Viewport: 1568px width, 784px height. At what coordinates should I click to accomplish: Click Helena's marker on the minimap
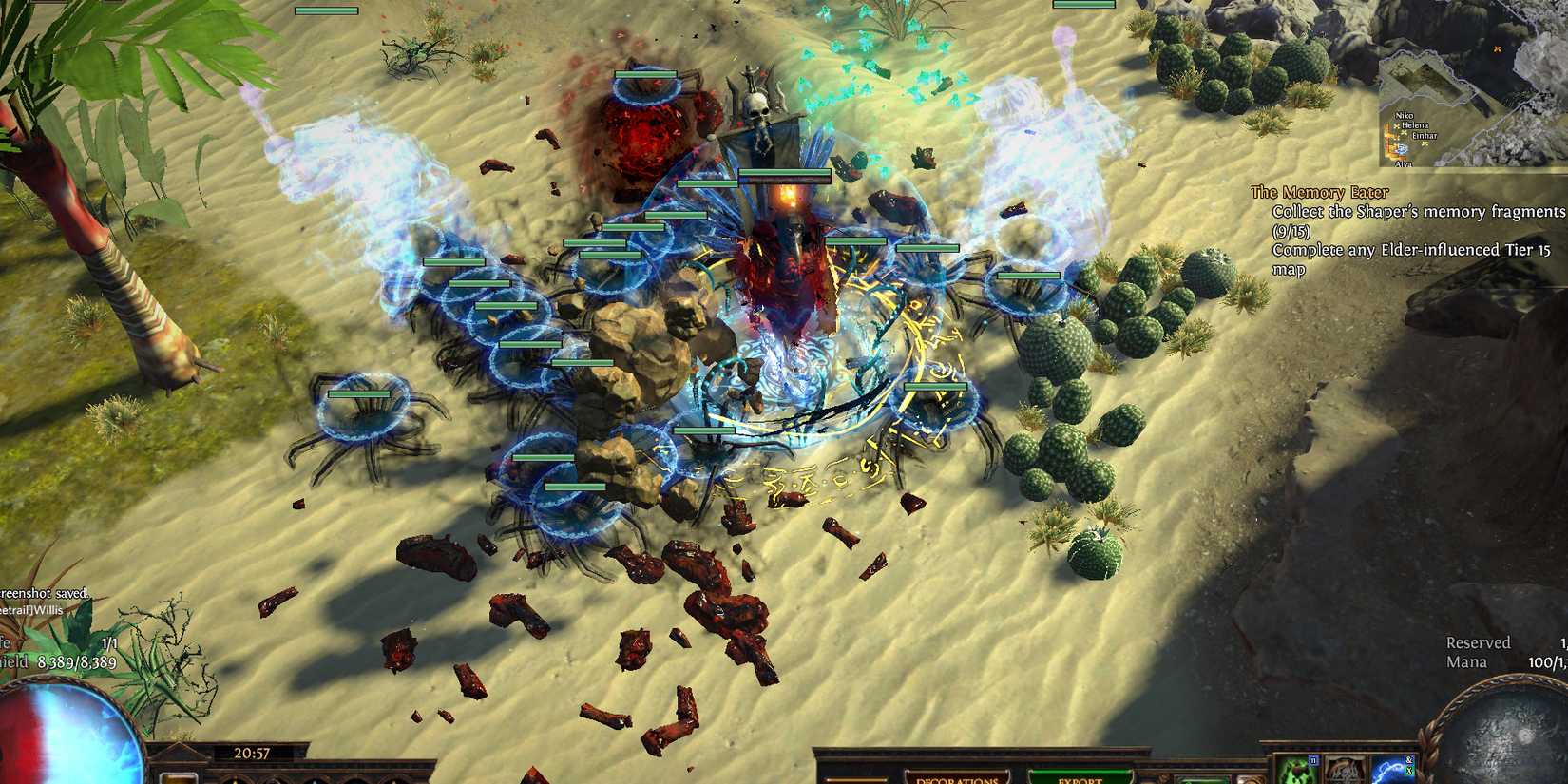(x=1404, y=132)
